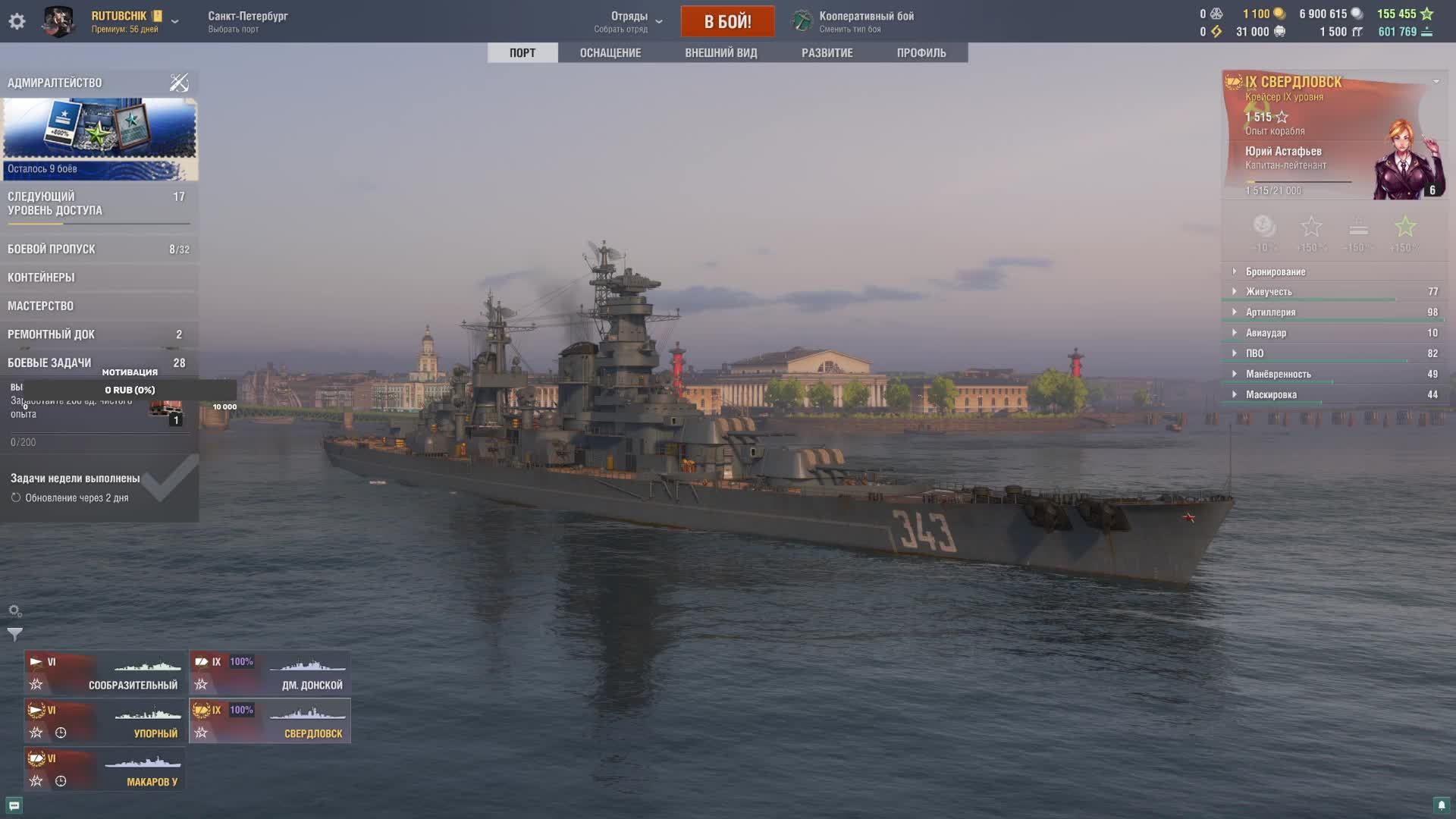Show the ПРОФИЛЬ tab
The image size is (1456, 819).
point(921,53)
